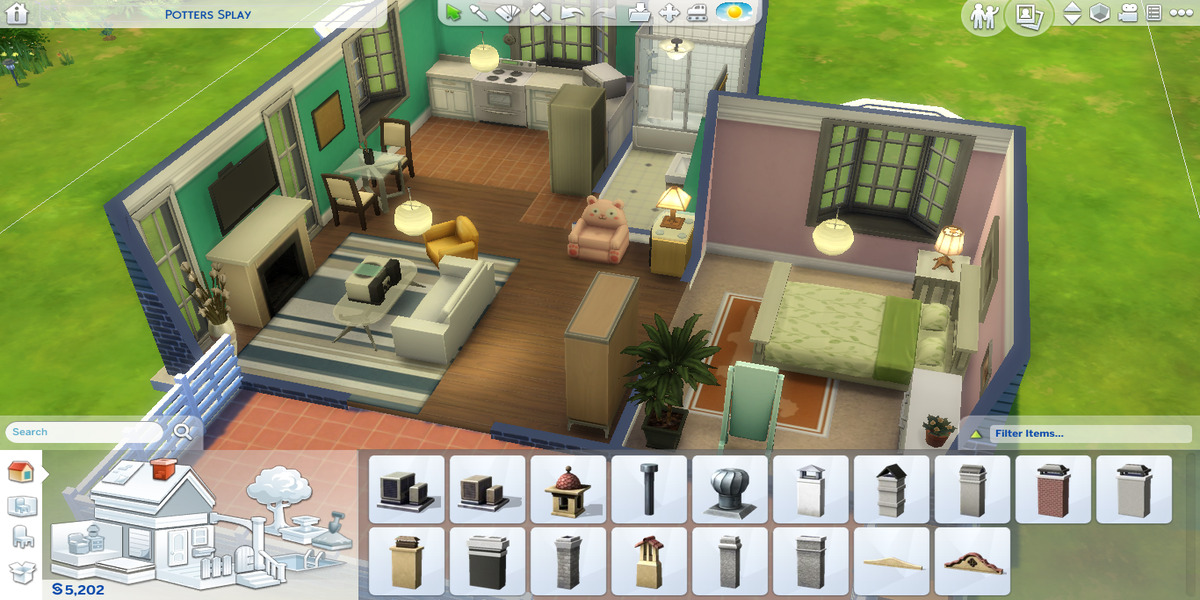The height and width of the screenshot is (600, 1200).
Task: Open the Gallery photos button
Action: [x=1028, y=15]
